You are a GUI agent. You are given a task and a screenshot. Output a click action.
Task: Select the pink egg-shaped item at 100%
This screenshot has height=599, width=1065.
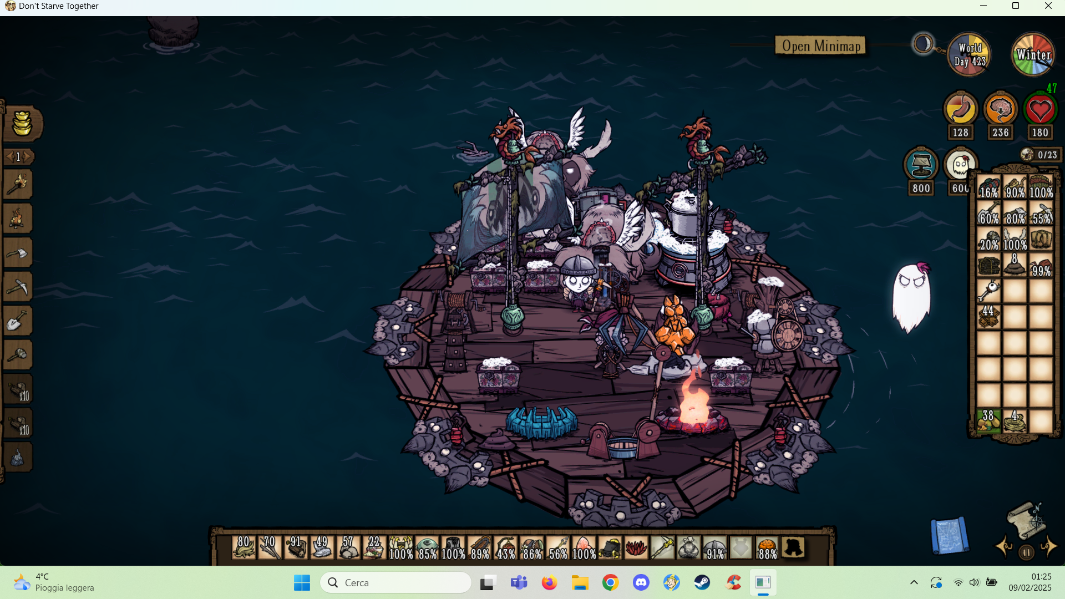584,547
